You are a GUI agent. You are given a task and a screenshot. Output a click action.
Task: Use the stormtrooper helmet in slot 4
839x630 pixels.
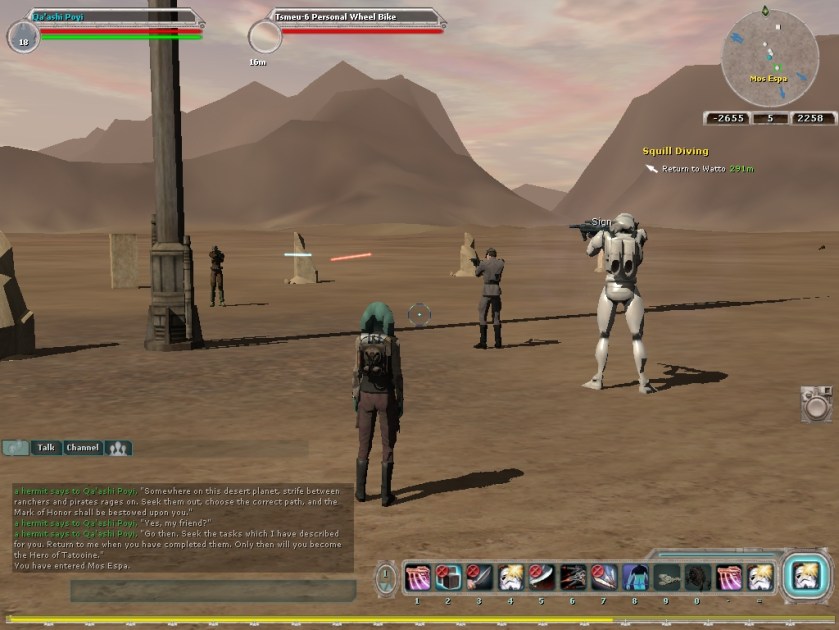511,578
